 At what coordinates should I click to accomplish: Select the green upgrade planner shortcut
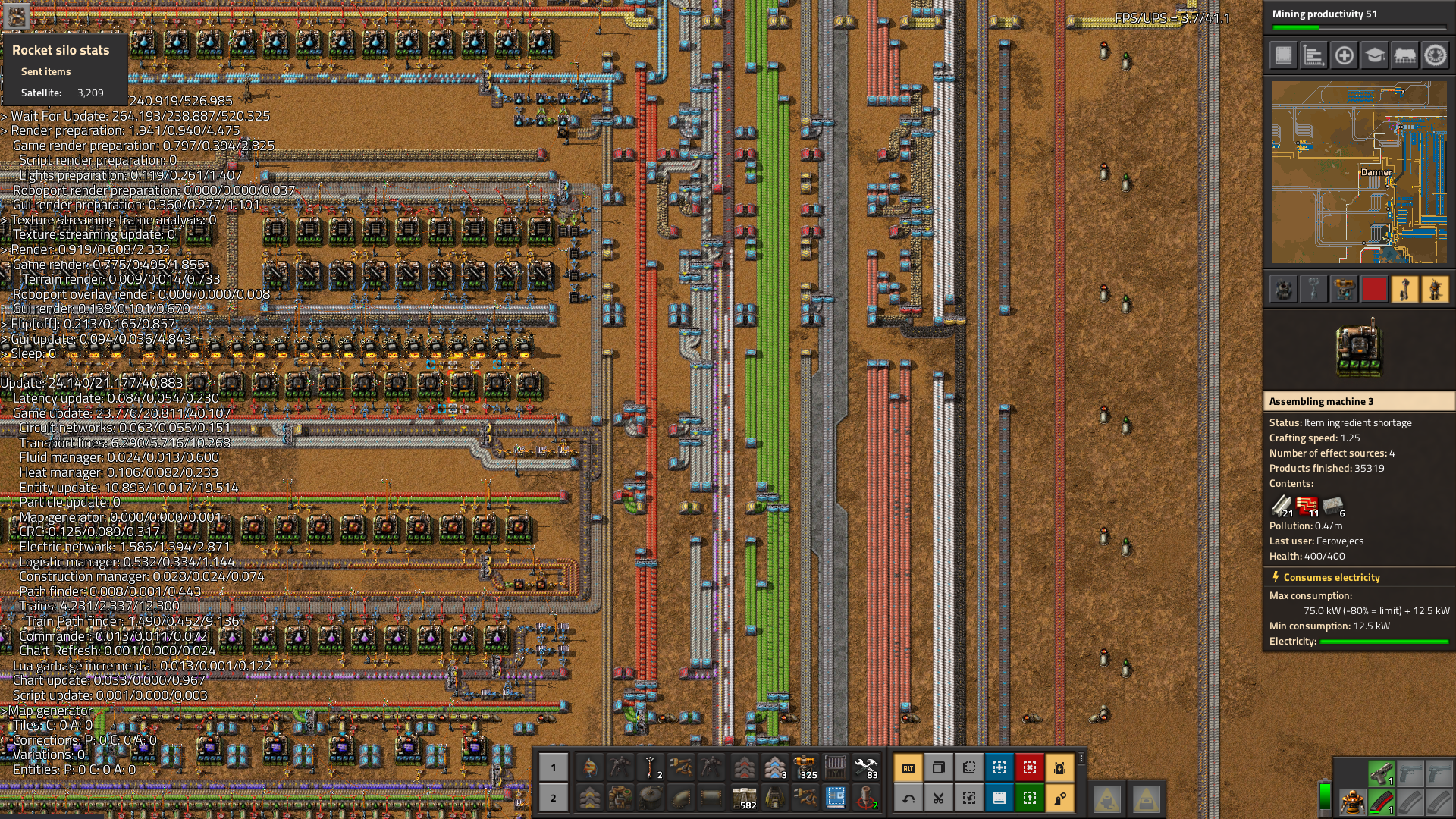[x=1030, y=798]
